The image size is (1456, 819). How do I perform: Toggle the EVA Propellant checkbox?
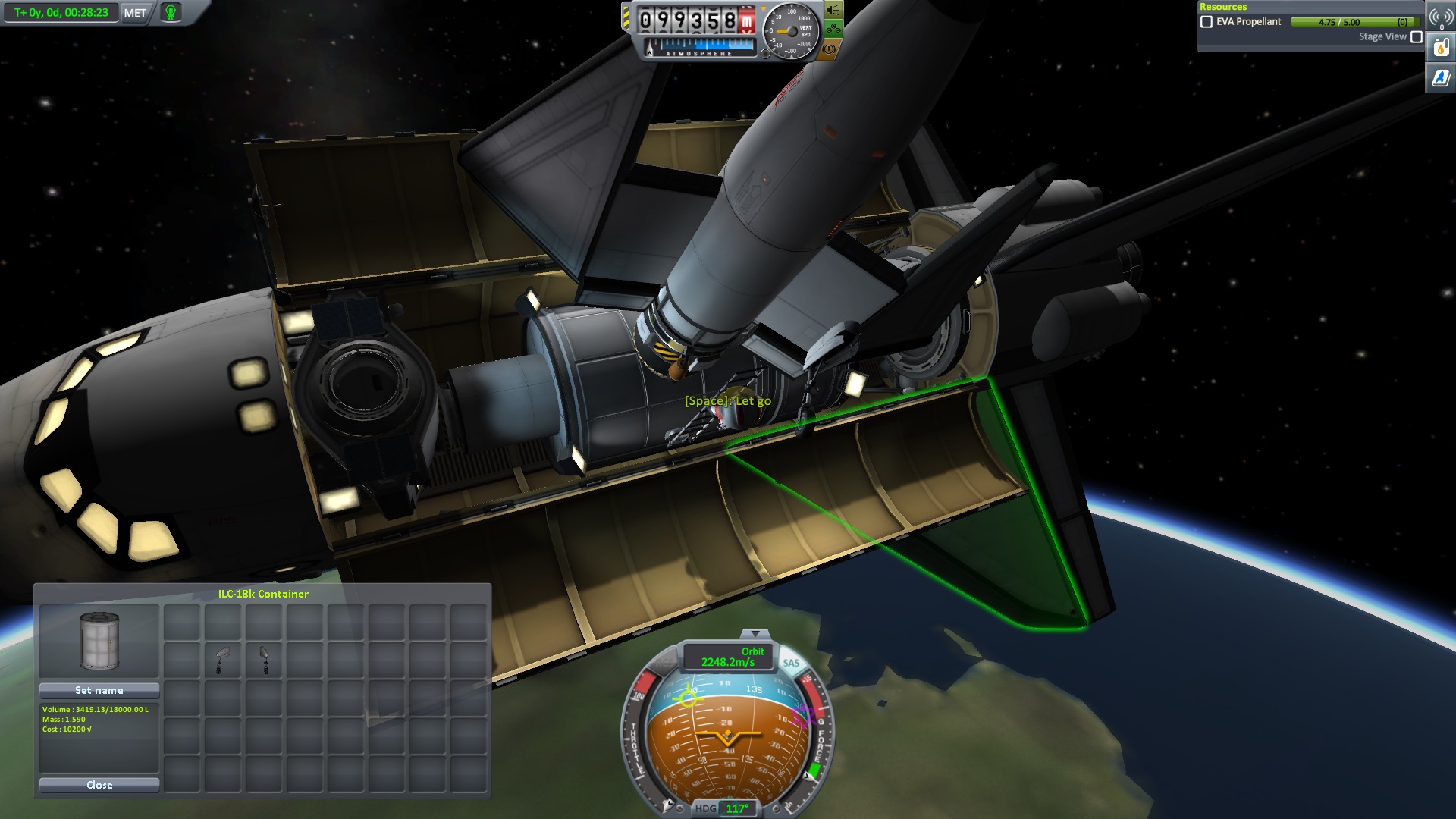1207,22
